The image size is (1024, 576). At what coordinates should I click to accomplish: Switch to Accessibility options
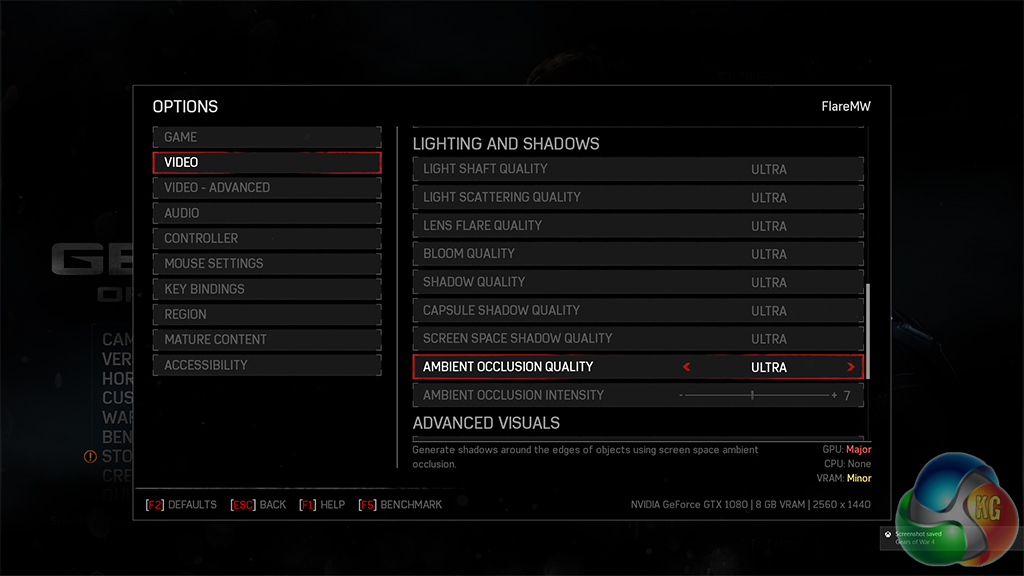tap(266, 365)
